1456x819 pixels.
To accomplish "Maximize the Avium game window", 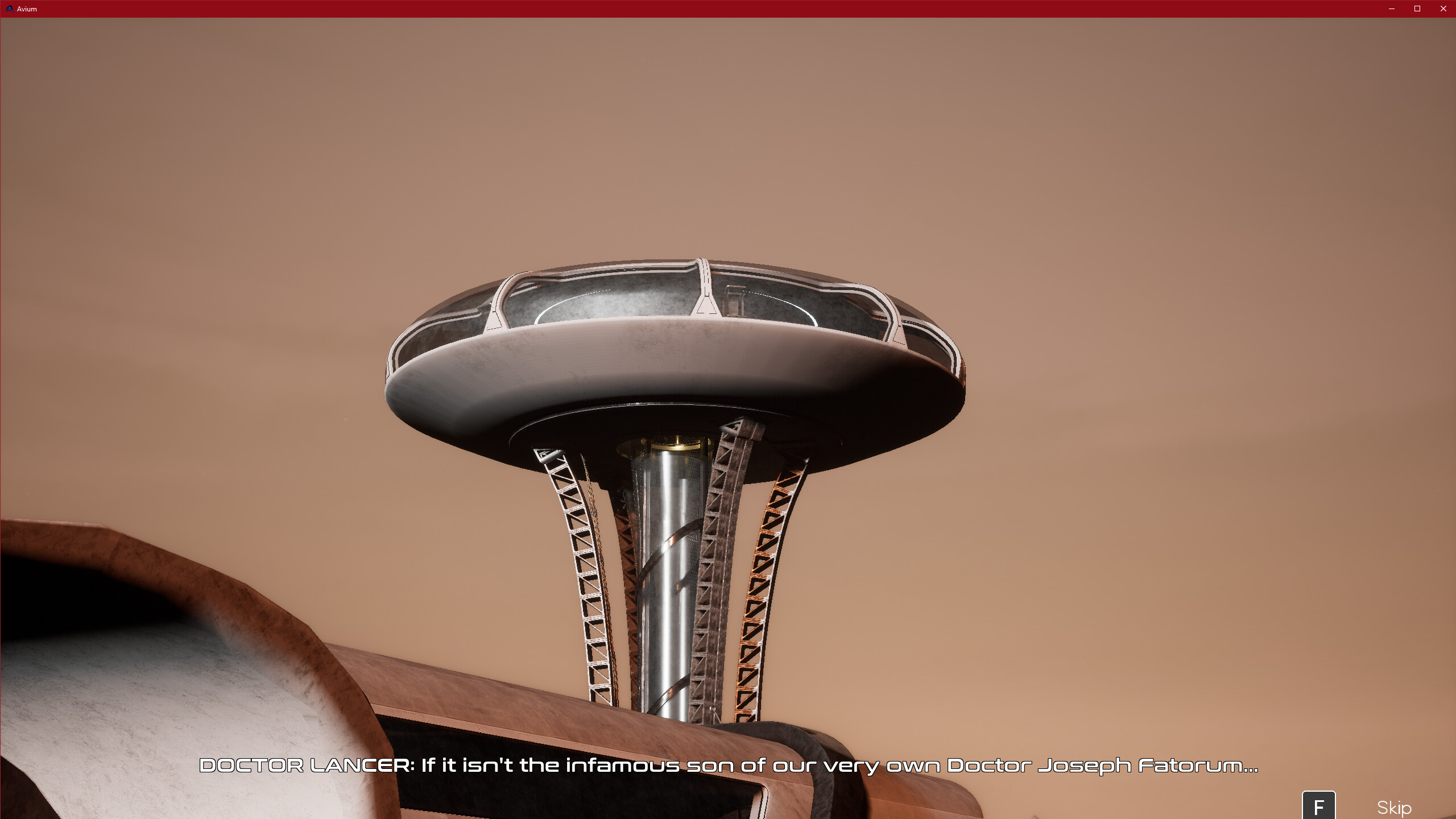I will (x=1417, y=9).
